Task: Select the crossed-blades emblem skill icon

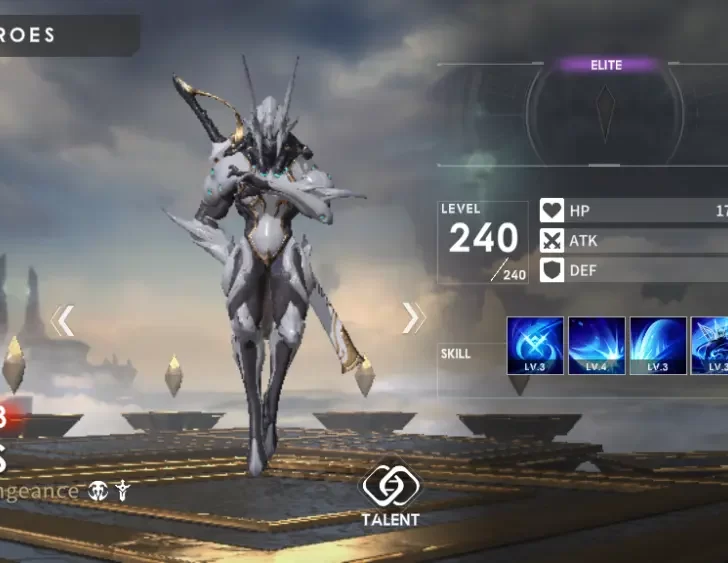Action: pos(535,345)
